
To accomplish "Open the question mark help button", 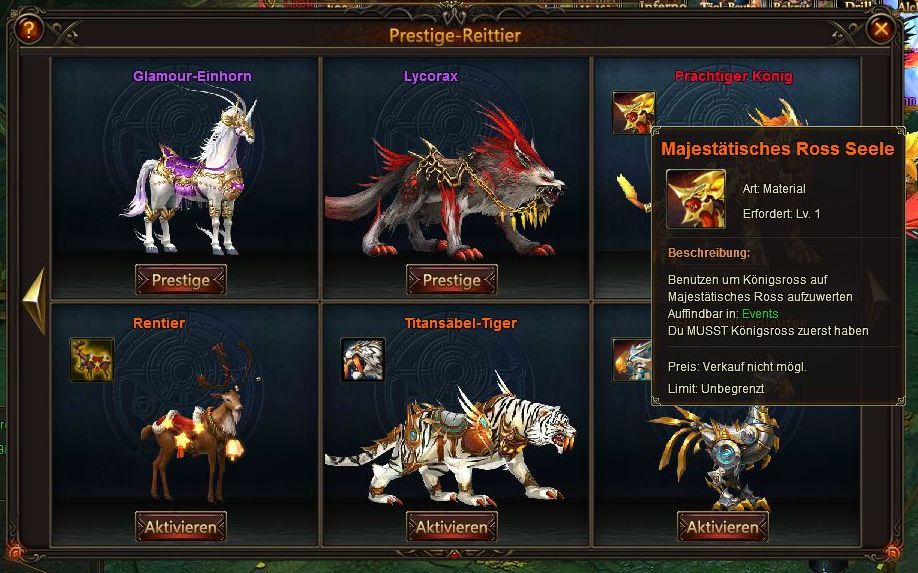I will point(29,29).
